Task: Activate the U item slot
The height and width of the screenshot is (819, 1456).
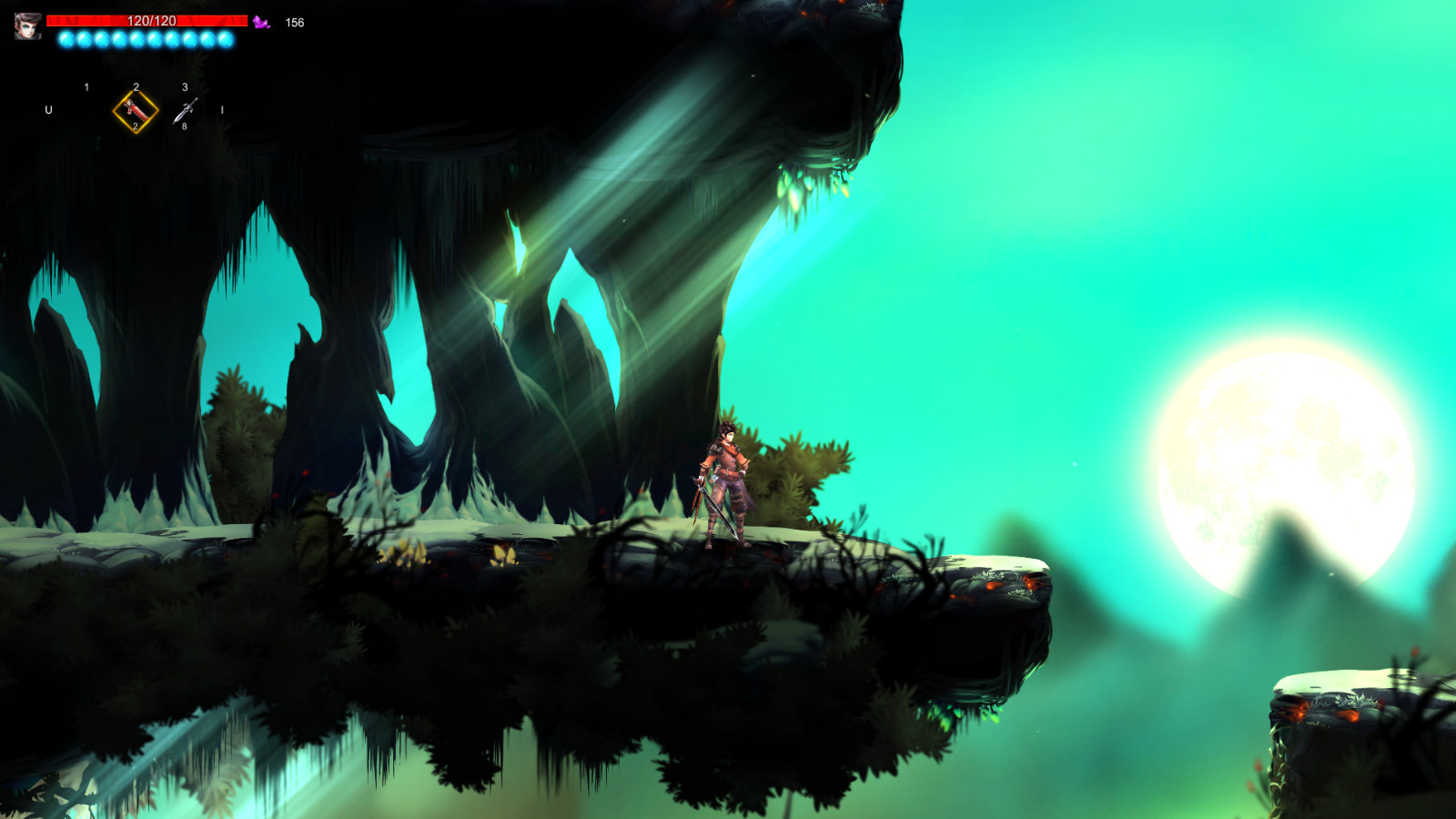Action: (x=48, y=110)
